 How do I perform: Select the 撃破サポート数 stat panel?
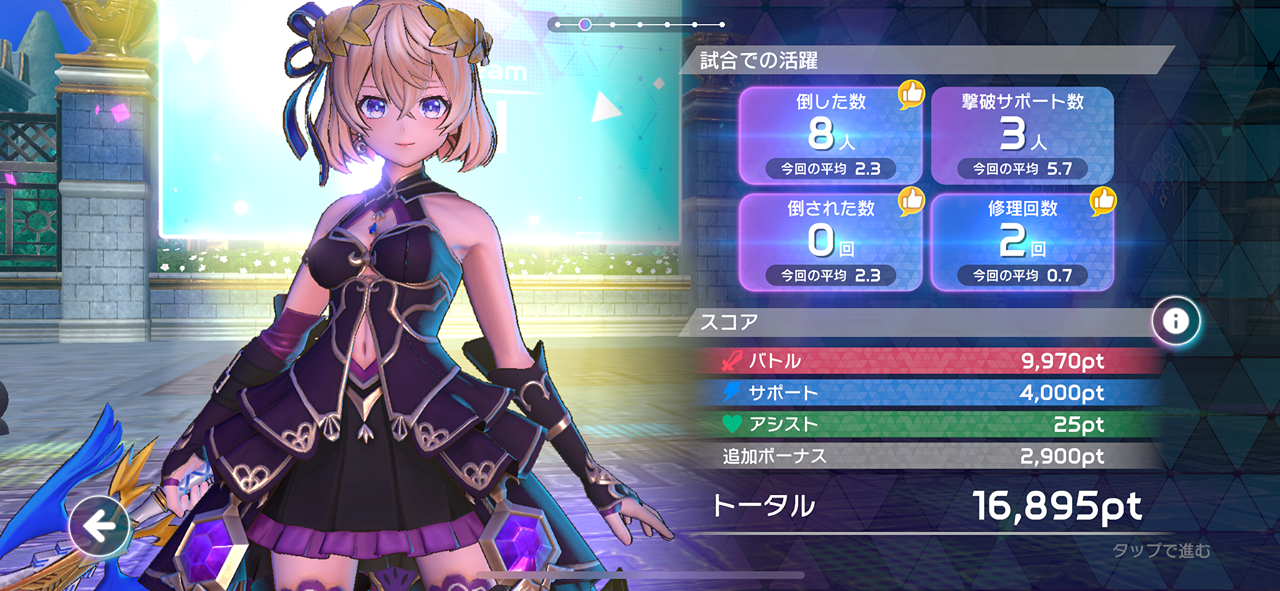click(1022, 136)
